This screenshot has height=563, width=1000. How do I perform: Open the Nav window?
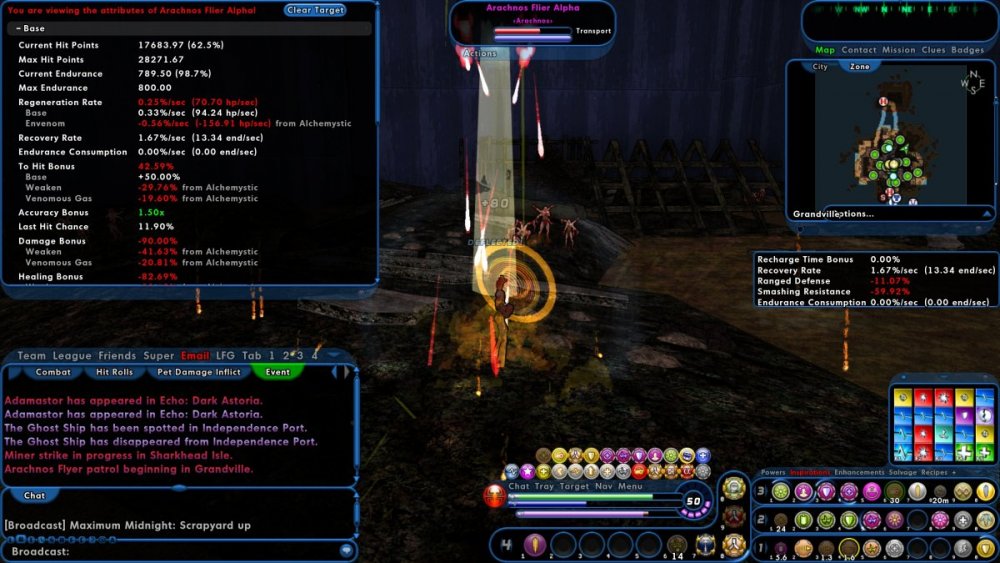pyautogui.click(x=603, y=487)
